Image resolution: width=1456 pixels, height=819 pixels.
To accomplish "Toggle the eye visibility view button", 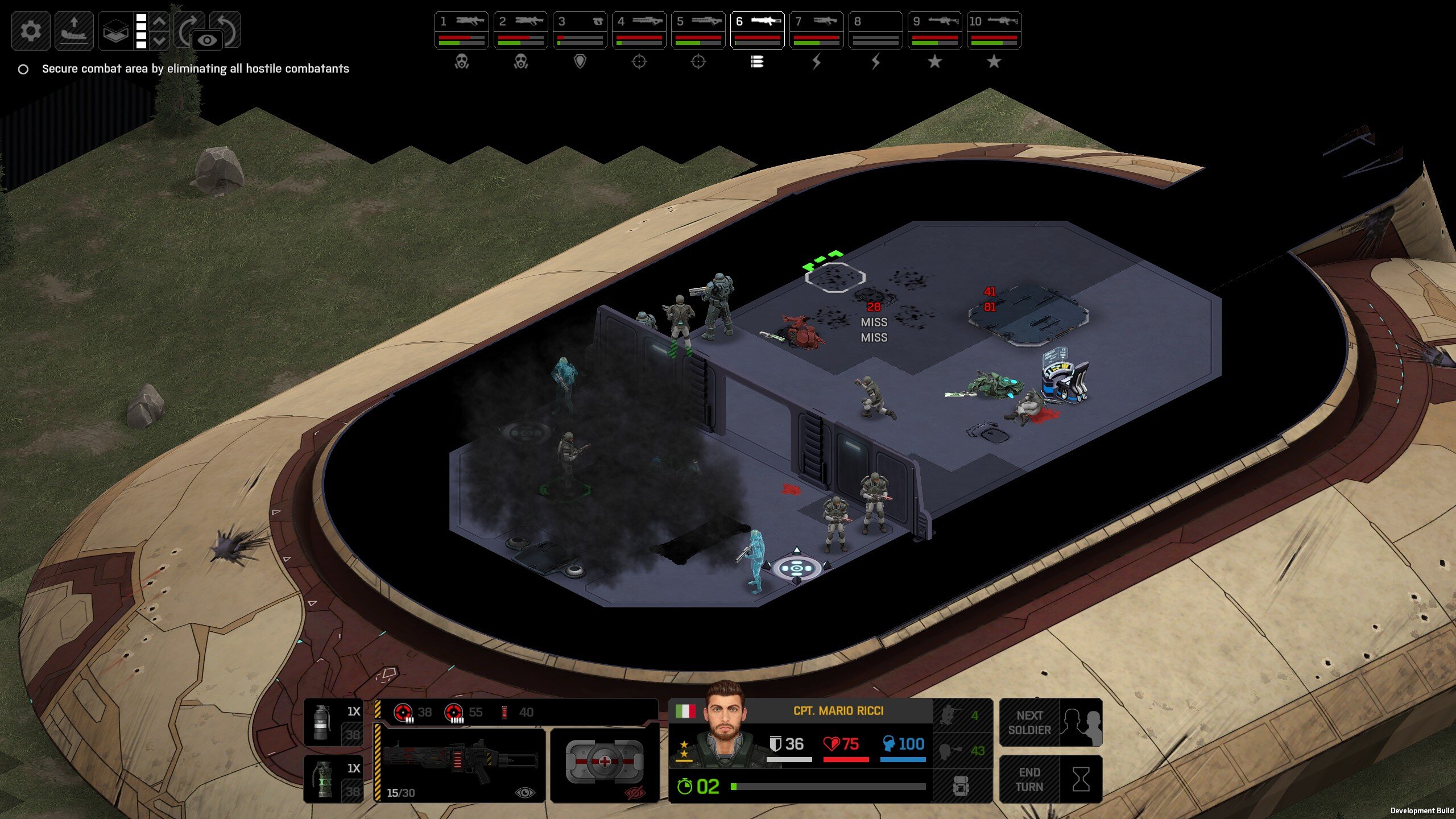I will tap(207, 40).
